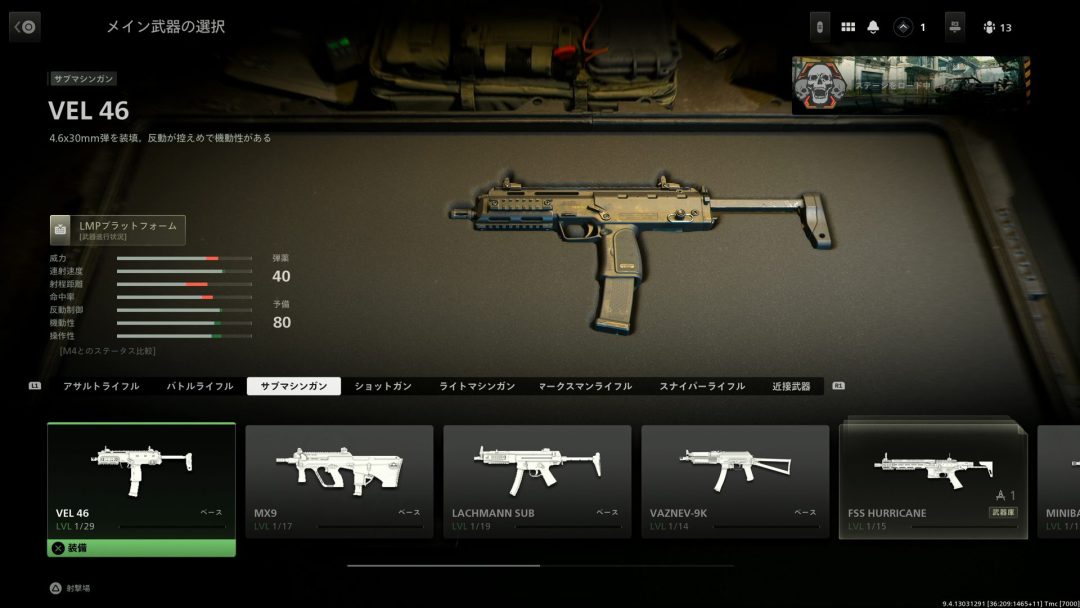Screen dimensions: 1080x608
Task: Open the LMPプラットフォーム weapon progression
Action: click(118, 230)
